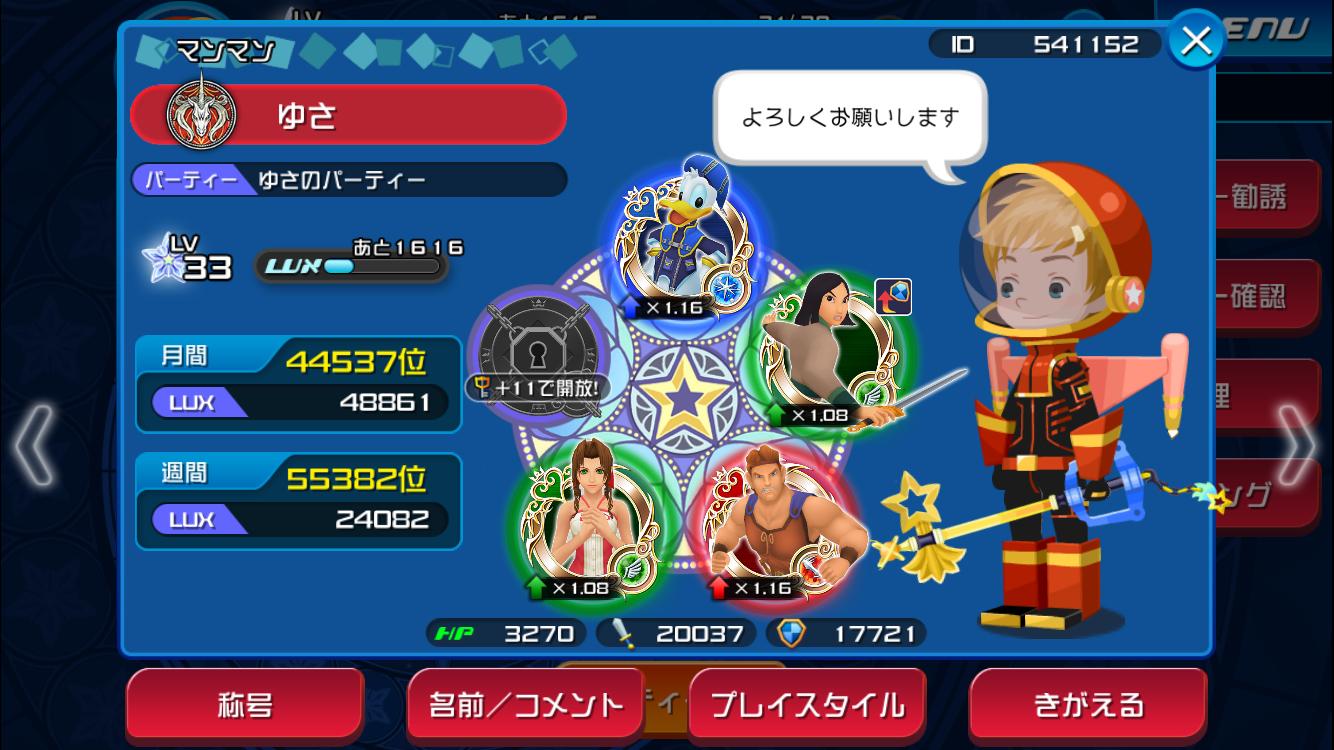Viewport: 1334px width, 750px height.
Task: Open the 称号 title button
Action: click(x=244, y=705)
